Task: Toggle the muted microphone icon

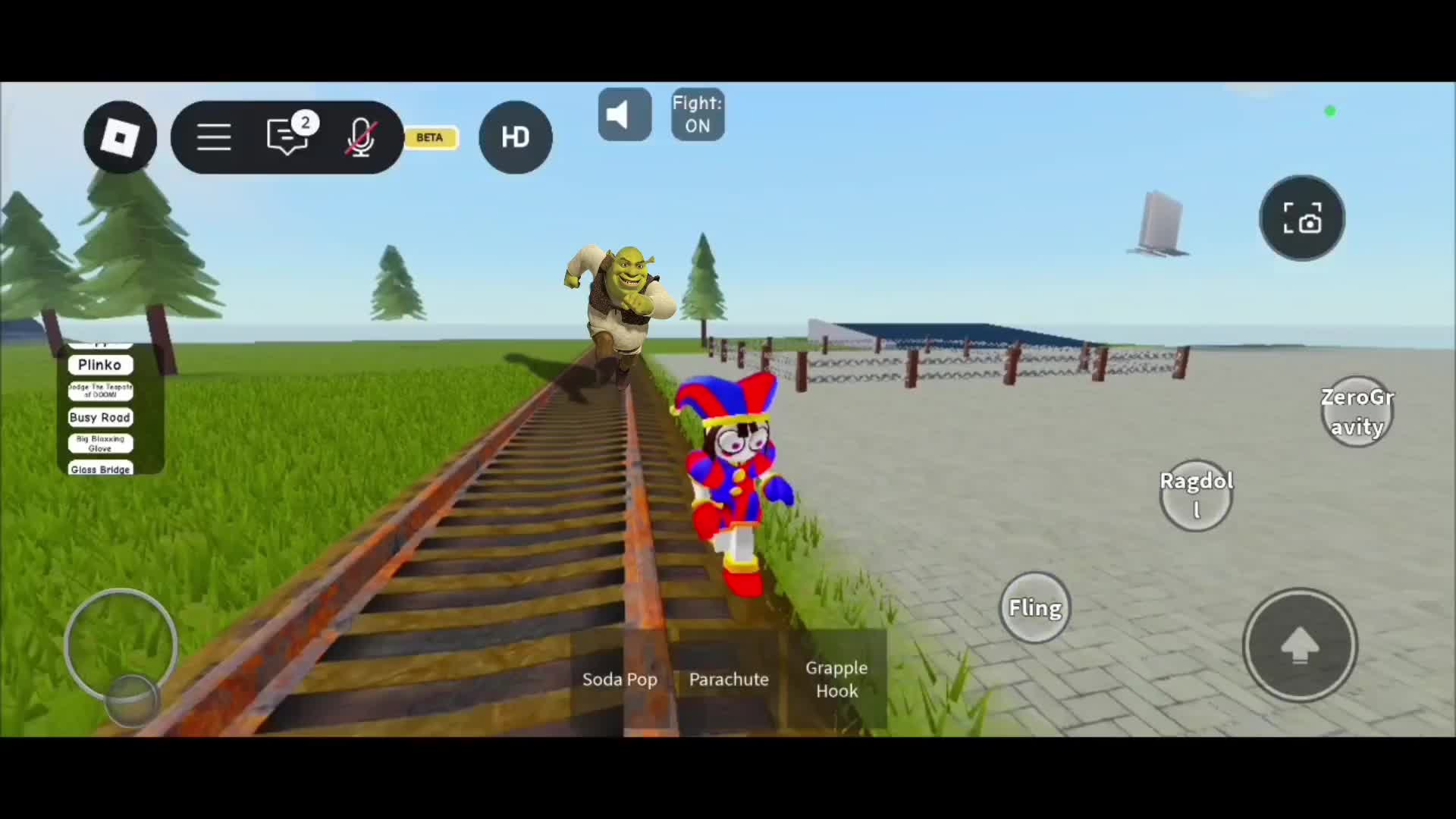Action: pyautogui.click(x=360, y=137)
